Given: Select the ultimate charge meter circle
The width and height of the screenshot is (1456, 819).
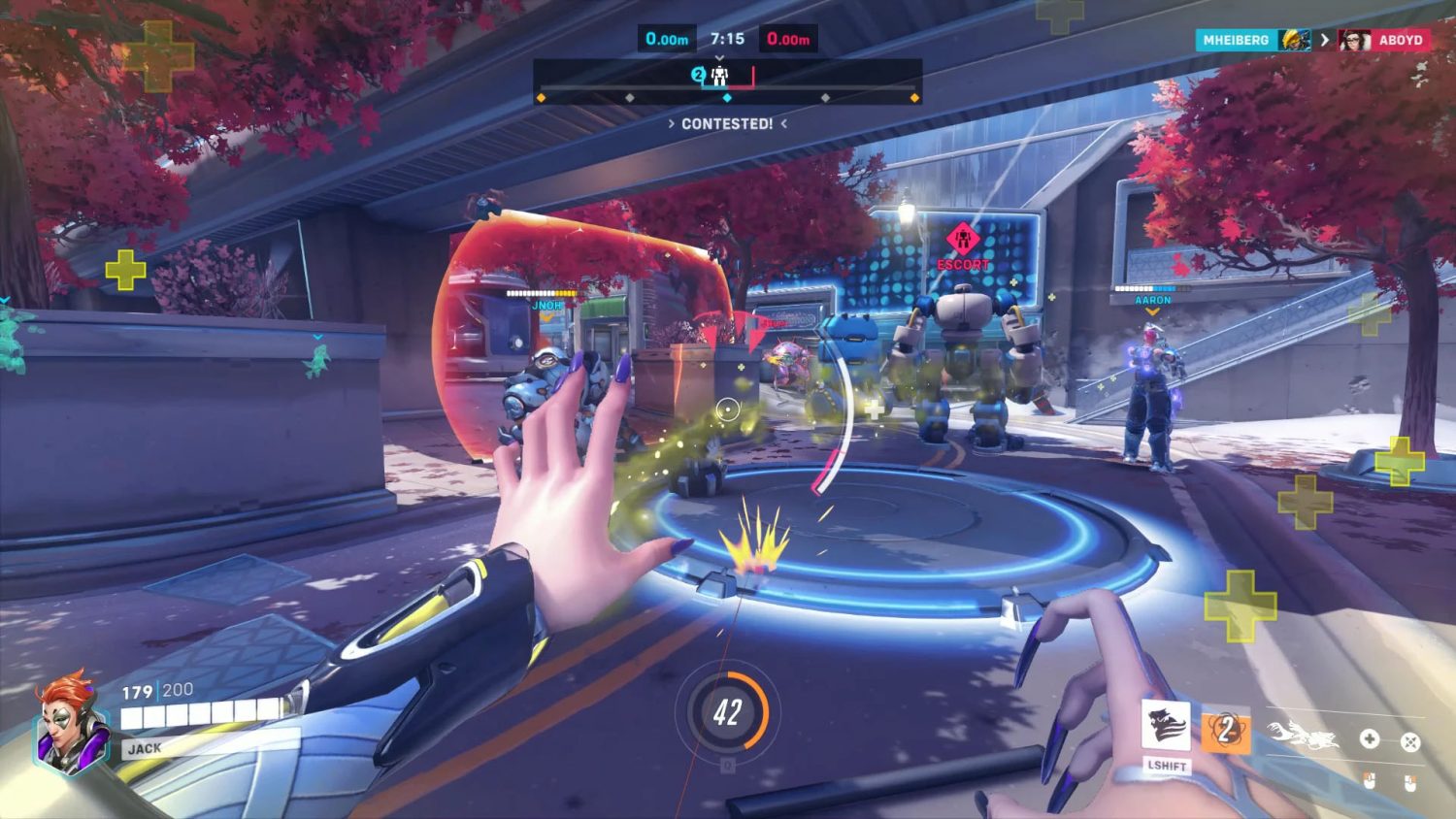Looking at the screenshot, I should [x=728, y=712].
